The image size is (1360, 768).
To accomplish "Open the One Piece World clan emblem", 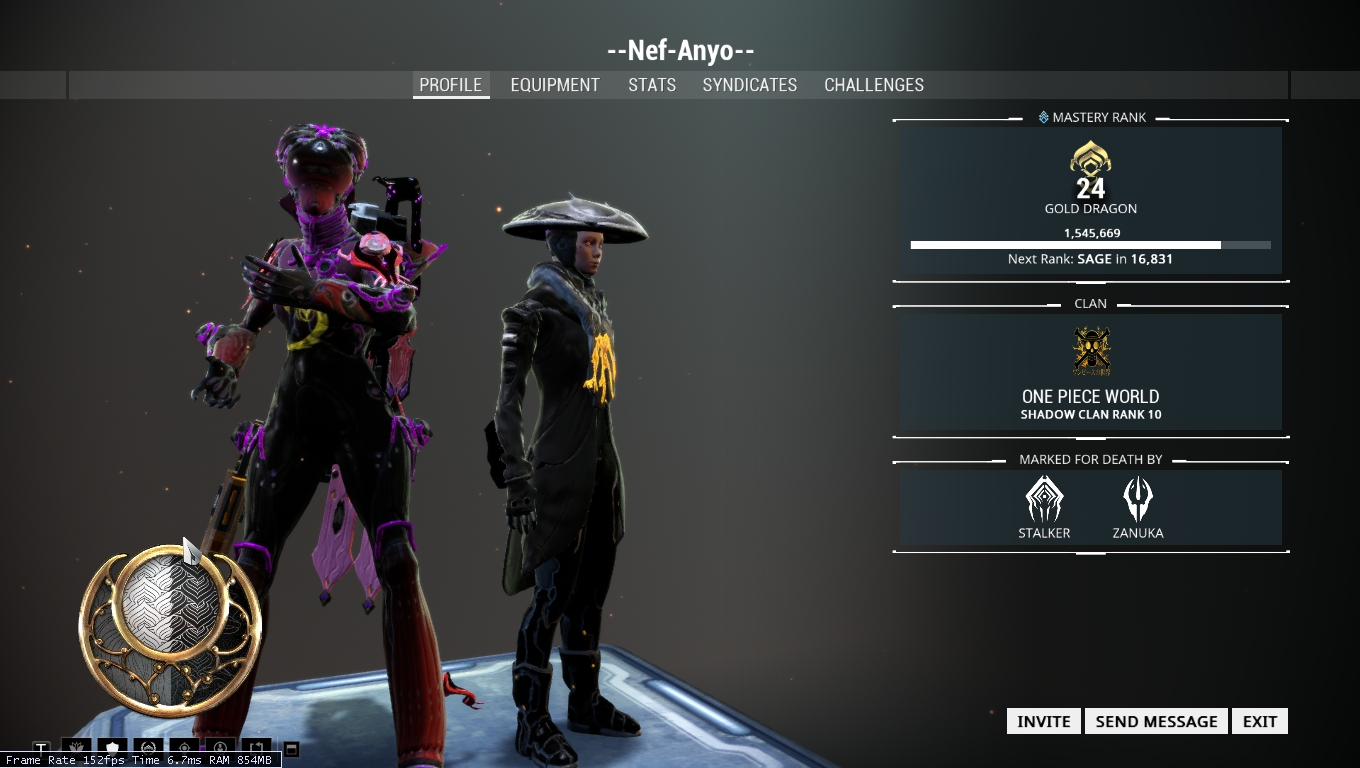I will tap(1091, 352).
